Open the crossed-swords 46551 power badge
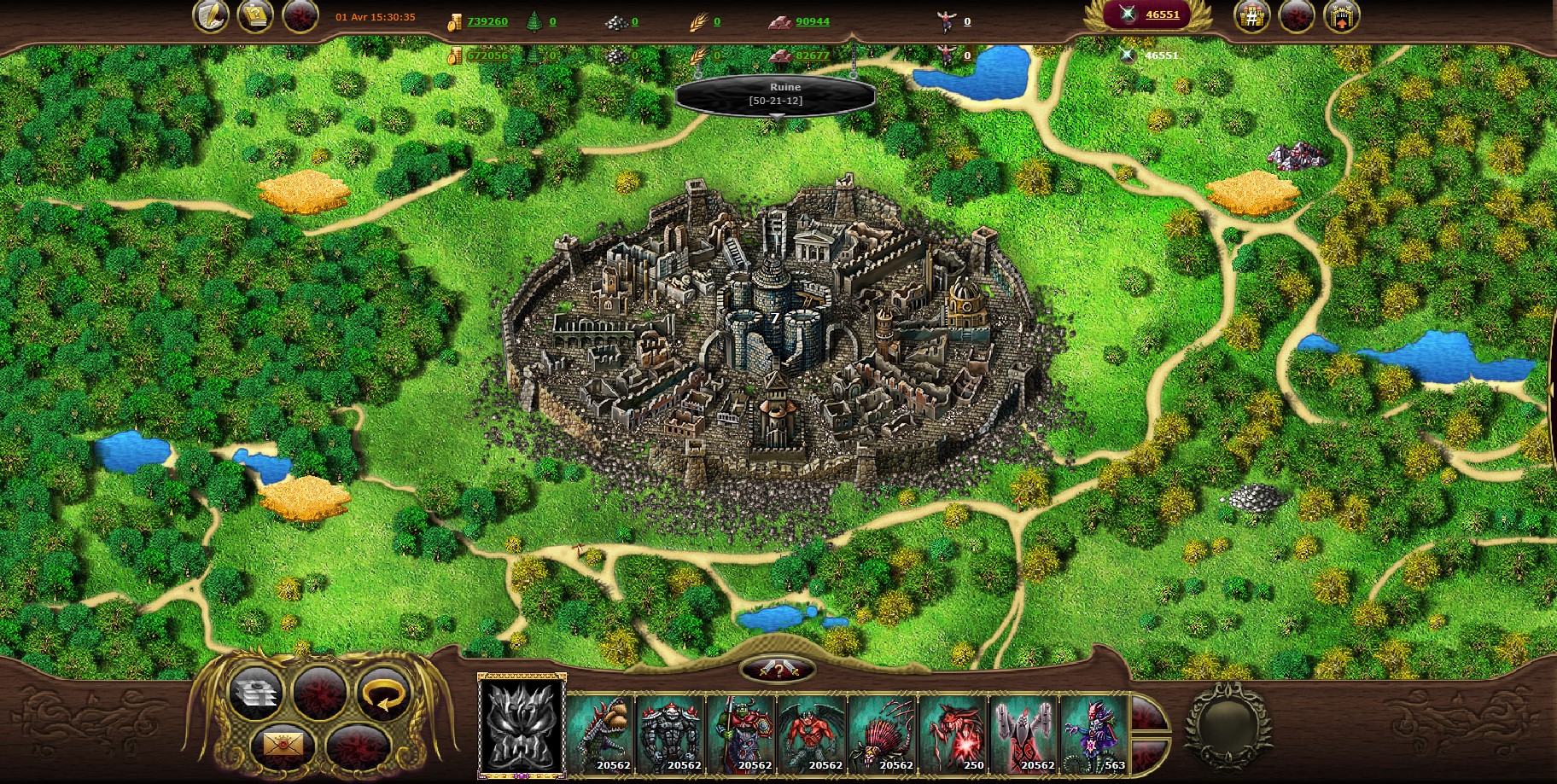Screen dimensions: 1557x784 (1147, 15)
